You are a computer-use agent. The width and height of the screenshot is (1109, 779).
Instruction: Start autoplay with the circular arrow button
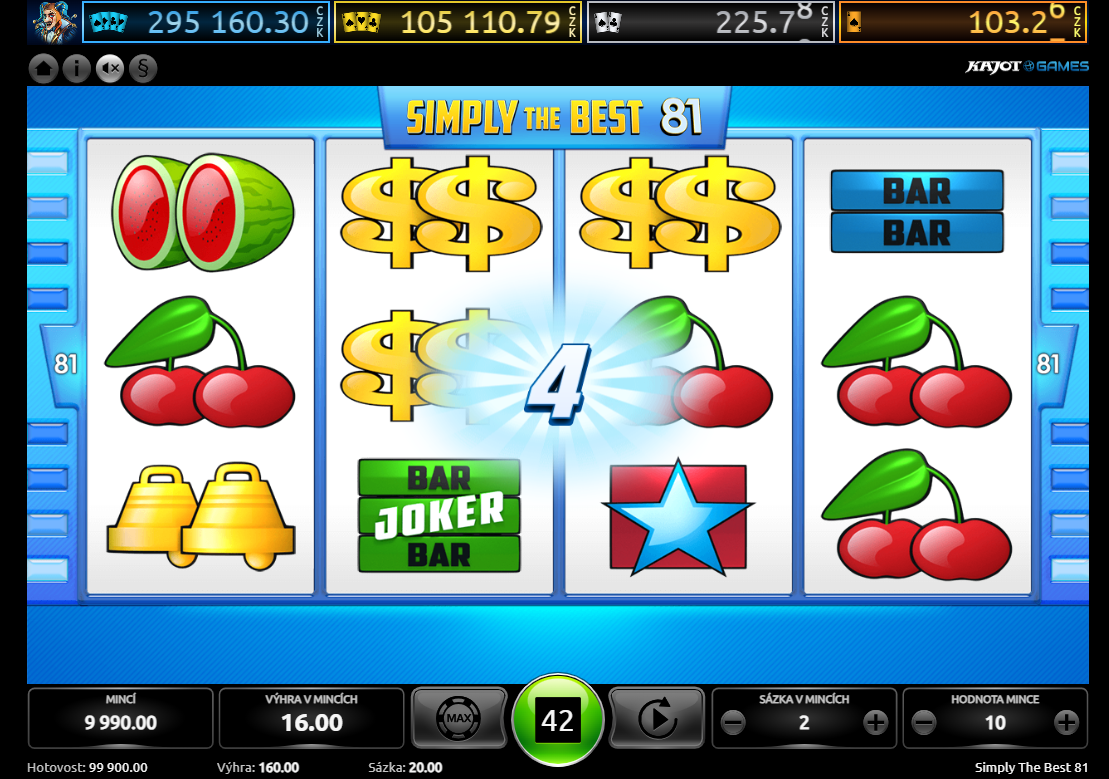[x=656, y=717]
